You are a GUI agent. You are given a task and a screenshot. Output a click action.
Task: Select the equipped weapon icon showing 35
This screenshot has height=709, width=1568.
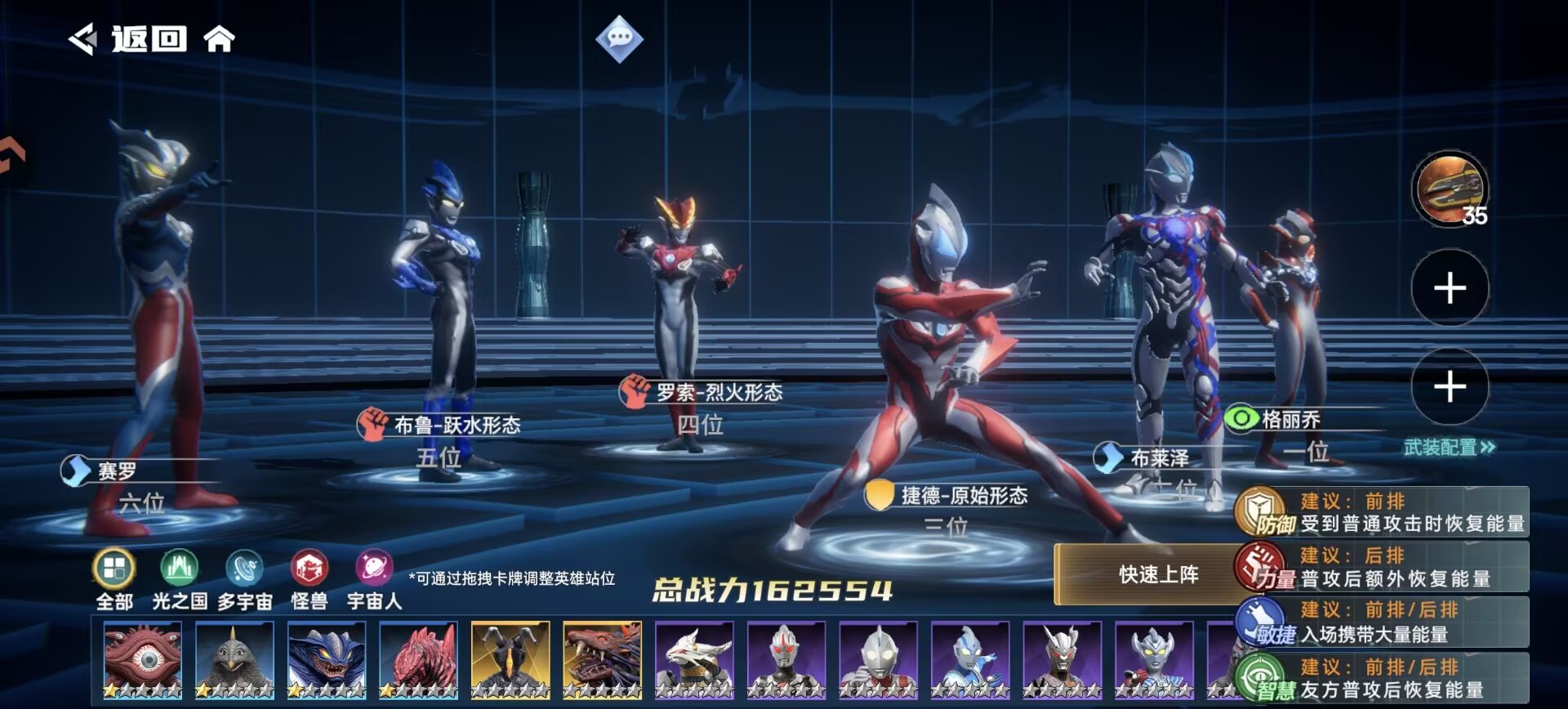[1450, 190]
